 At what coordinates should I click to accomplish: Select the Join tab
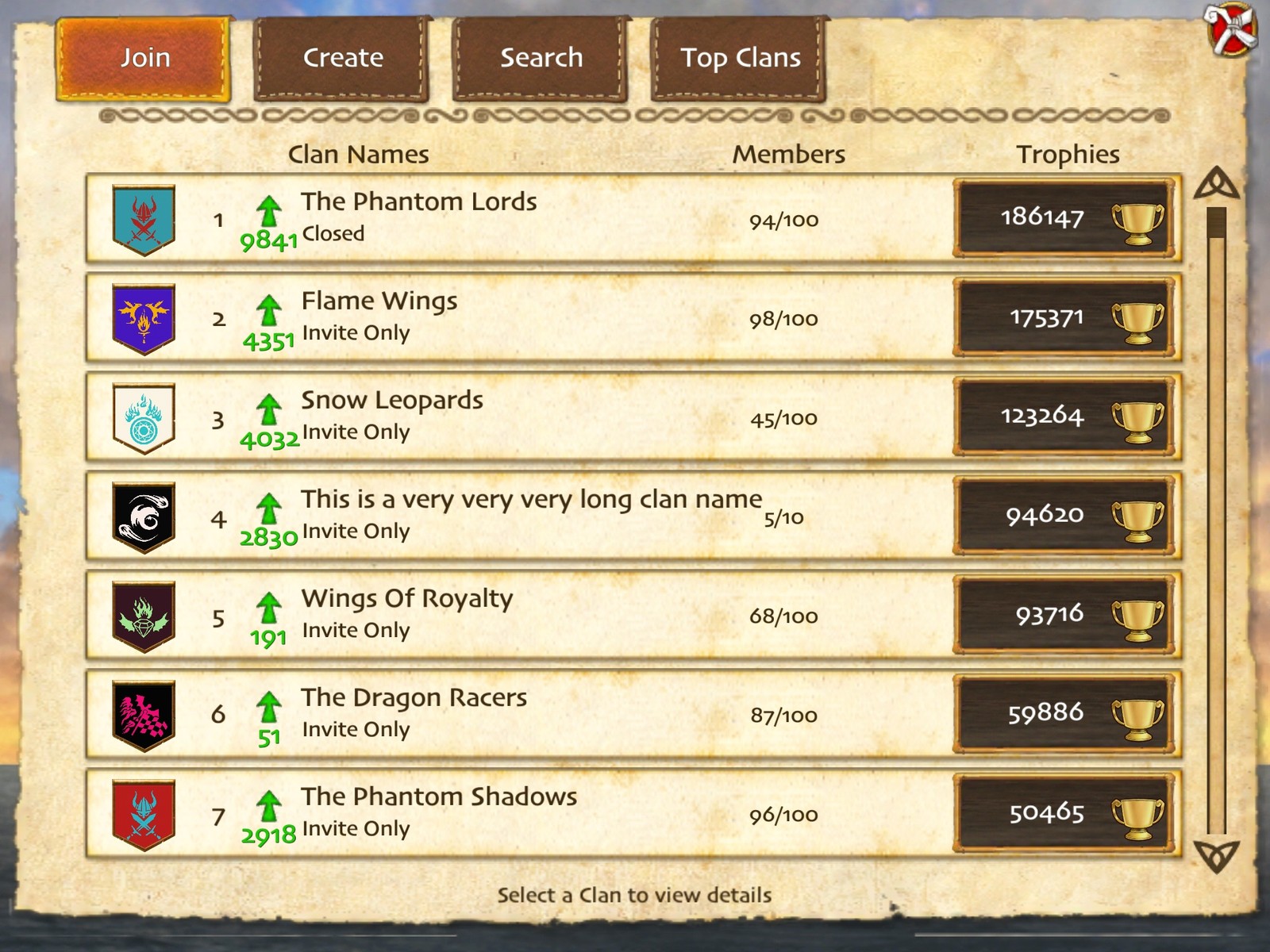[144, 57]
